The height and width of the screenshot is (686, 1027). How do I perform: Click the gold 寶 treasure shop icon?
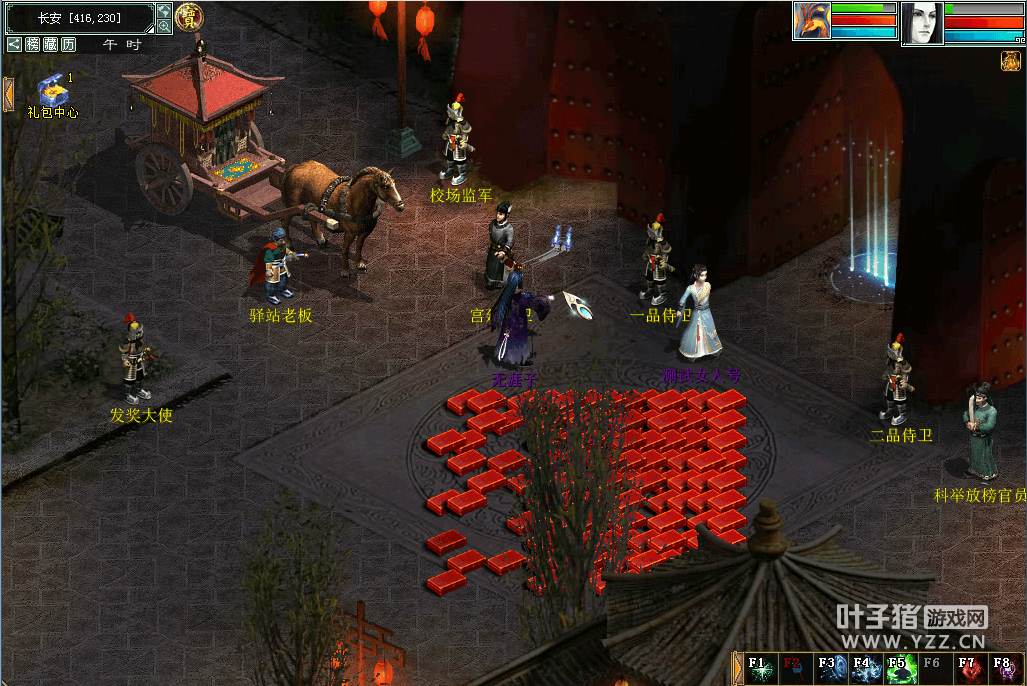[x=188, y=17]
